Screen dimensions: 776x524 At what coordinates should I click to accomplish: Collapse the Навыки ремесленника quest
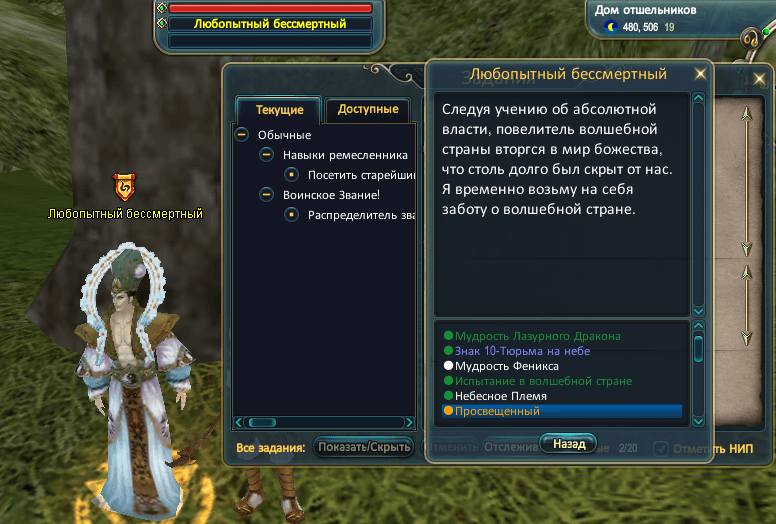click(266, 155)
